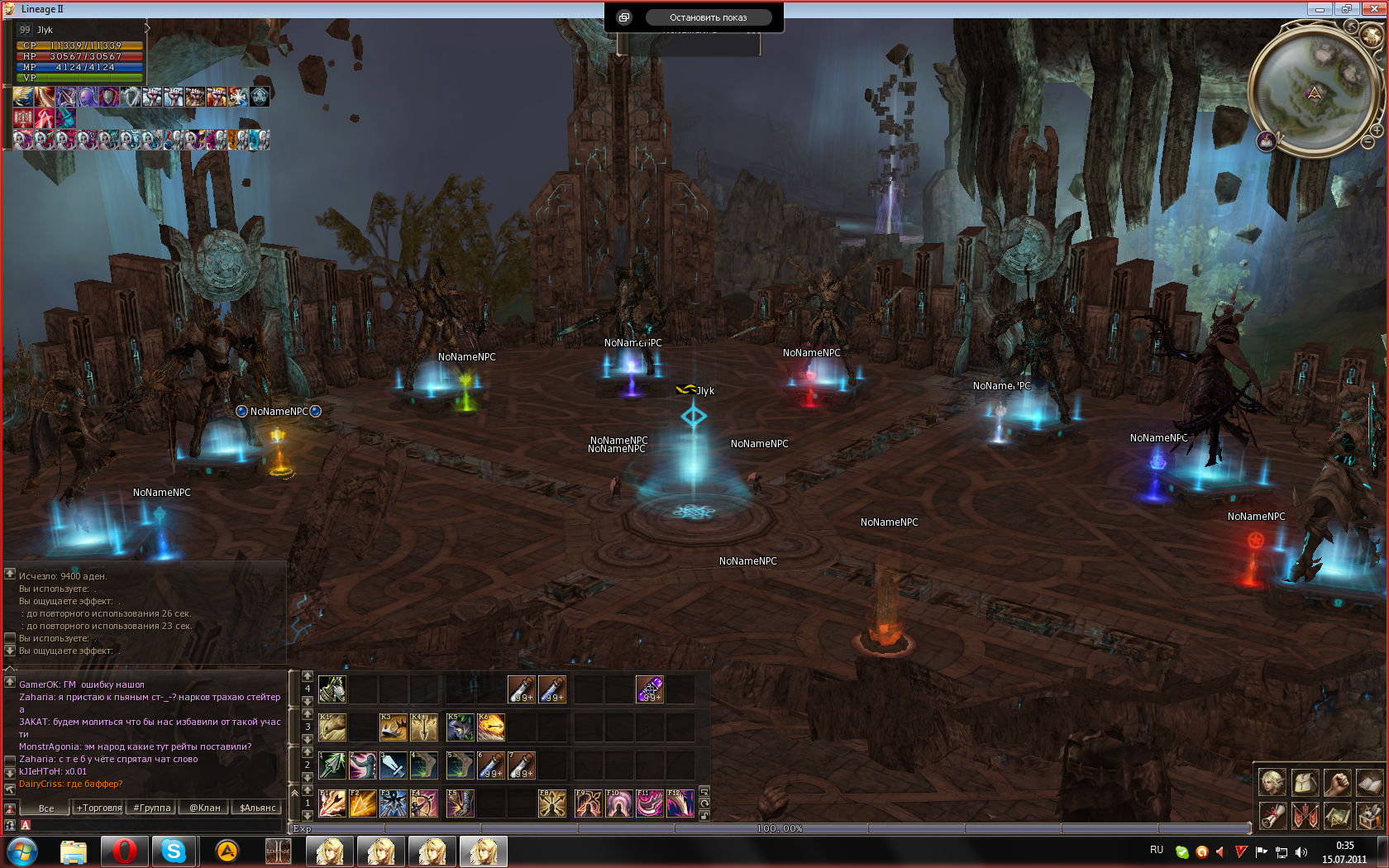
Task: Switch to the +Торговля chat tab
Action: pos(99,808)
